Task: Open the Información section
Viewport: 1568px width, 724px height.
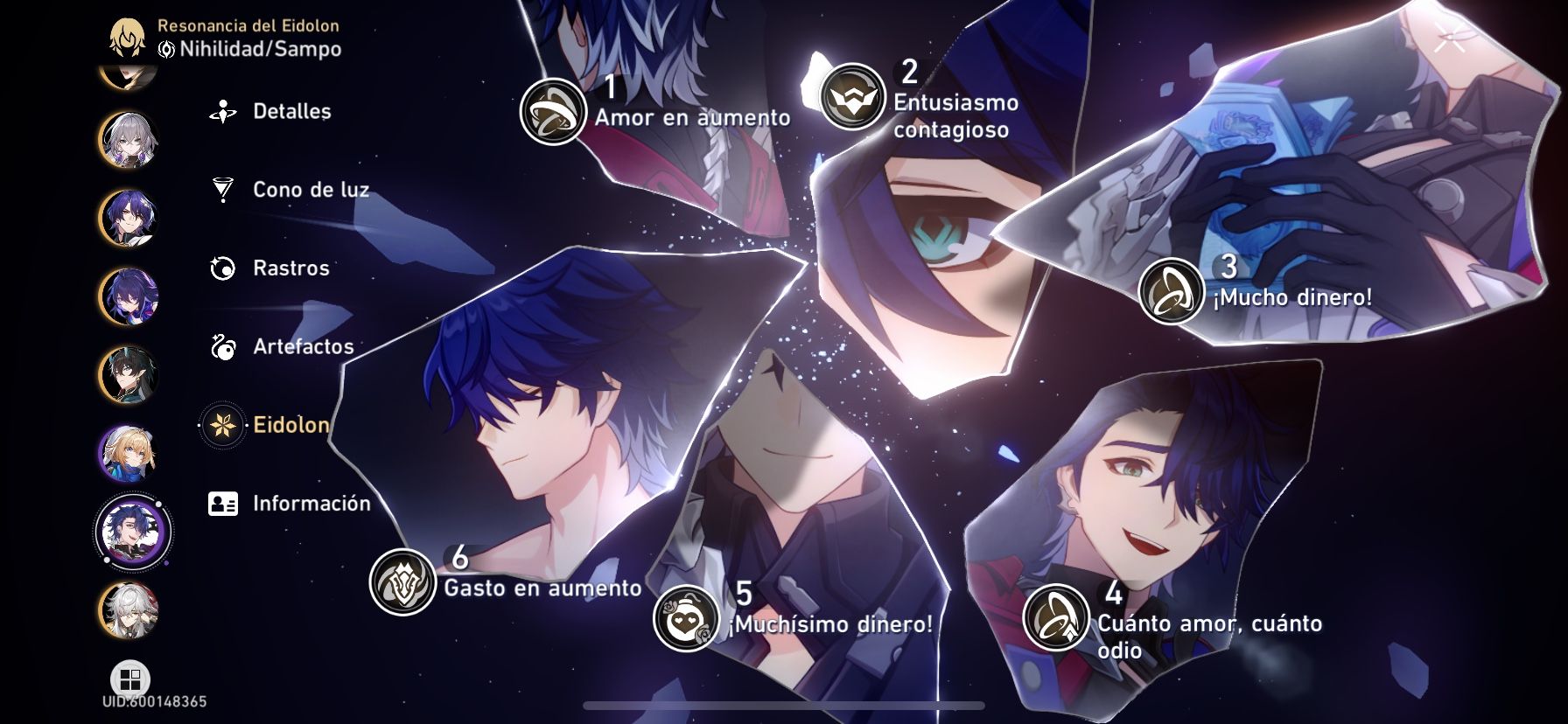Action: point(311,504)
